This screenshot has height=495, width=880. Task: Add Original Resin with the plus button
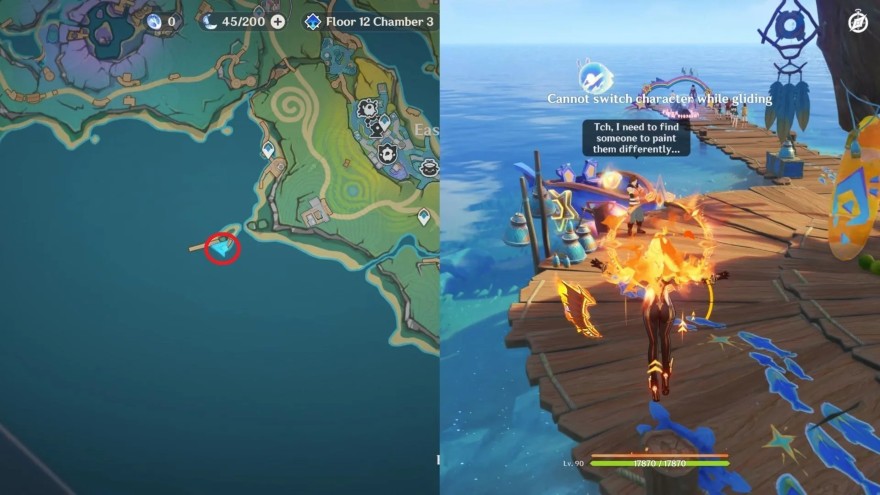[277, 21]
